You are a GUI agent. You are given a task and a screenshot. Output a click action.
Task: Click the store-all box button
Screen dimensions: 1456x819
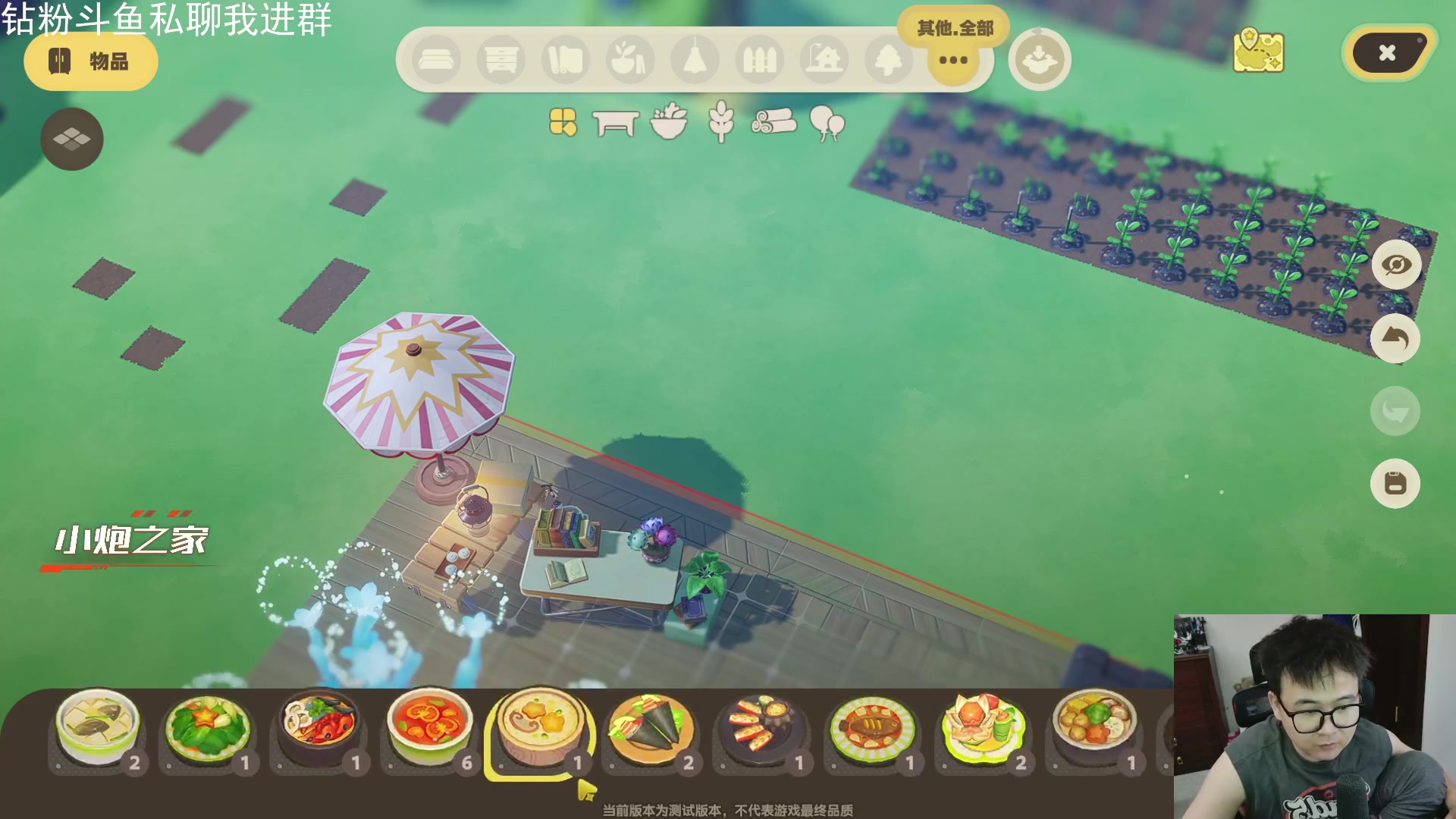click(1039, 60)
